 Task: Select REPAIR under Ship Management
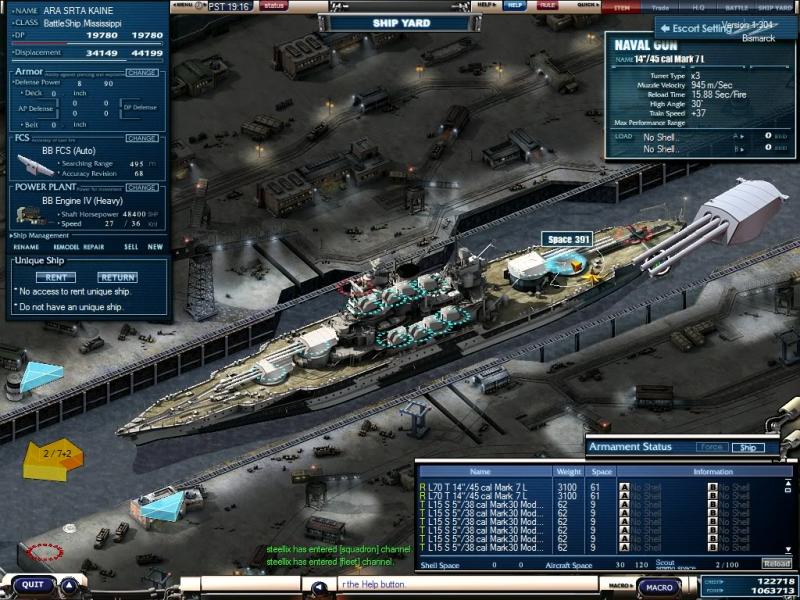(95, 246)
